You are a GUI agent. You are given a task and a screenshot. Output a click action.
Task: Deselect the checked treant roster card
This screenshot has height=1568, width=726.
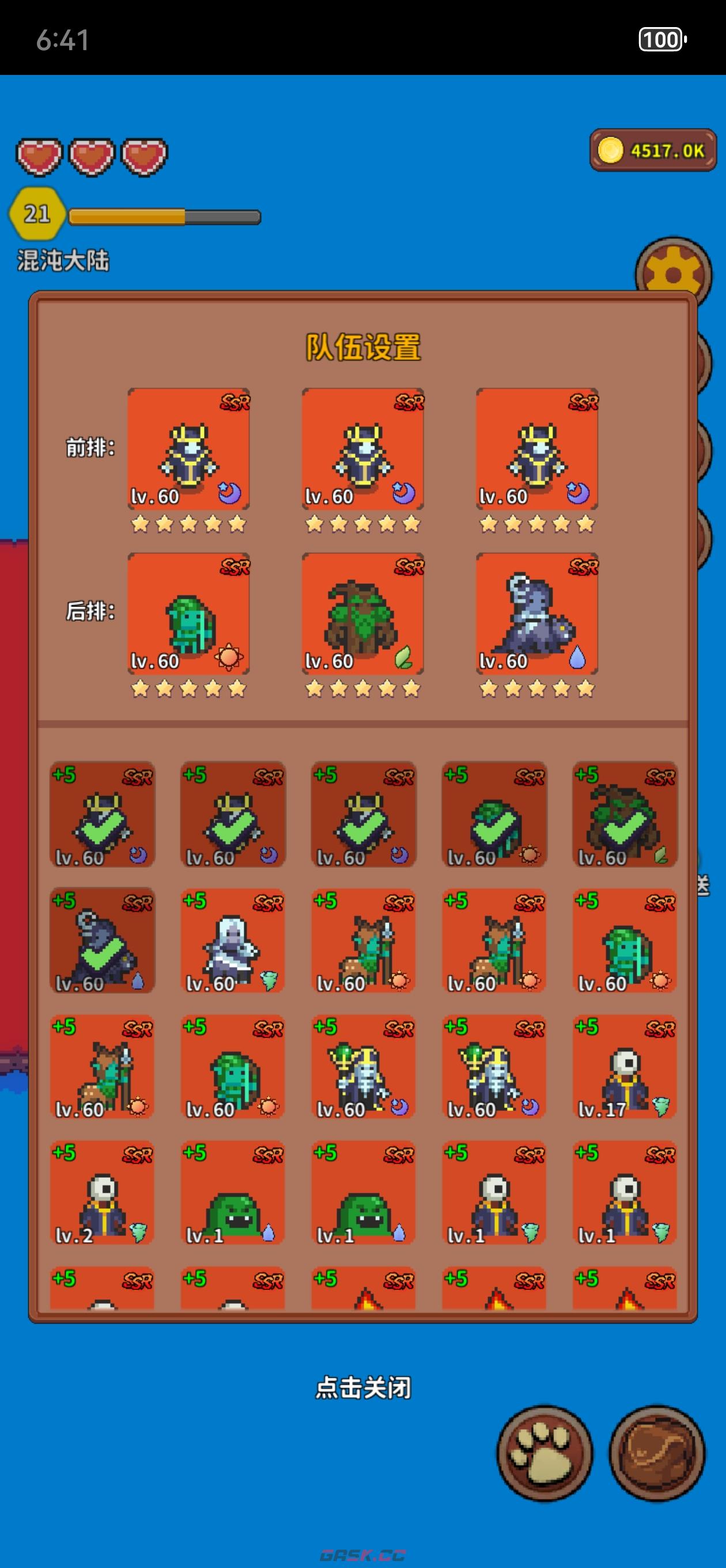pos(625,815)
